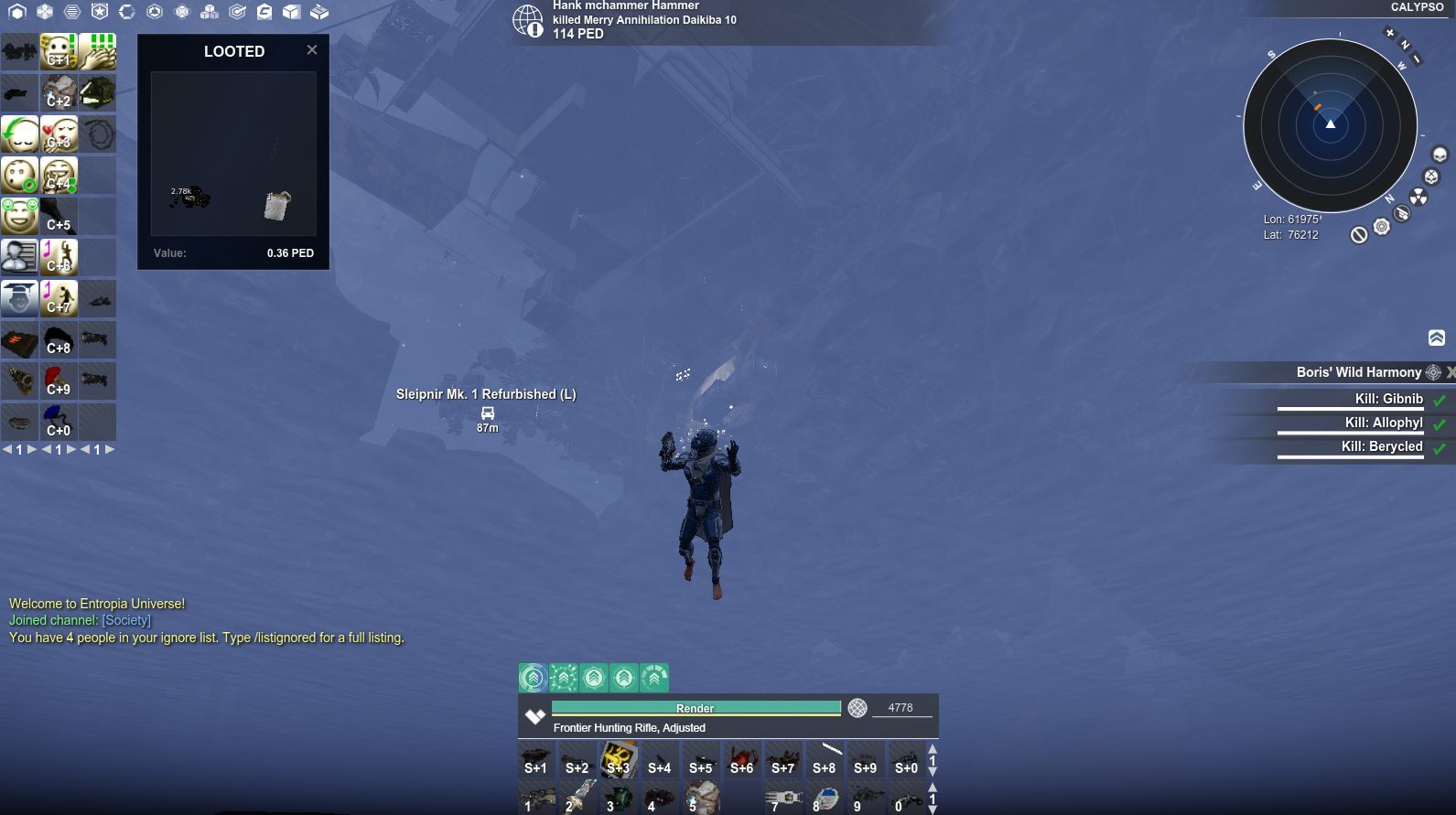Click the Boris' Wild Harmony mission header
Image resolution: width=1456 pixels, height=815 pixels.
pyautogui.click(x=1357, y=371)
